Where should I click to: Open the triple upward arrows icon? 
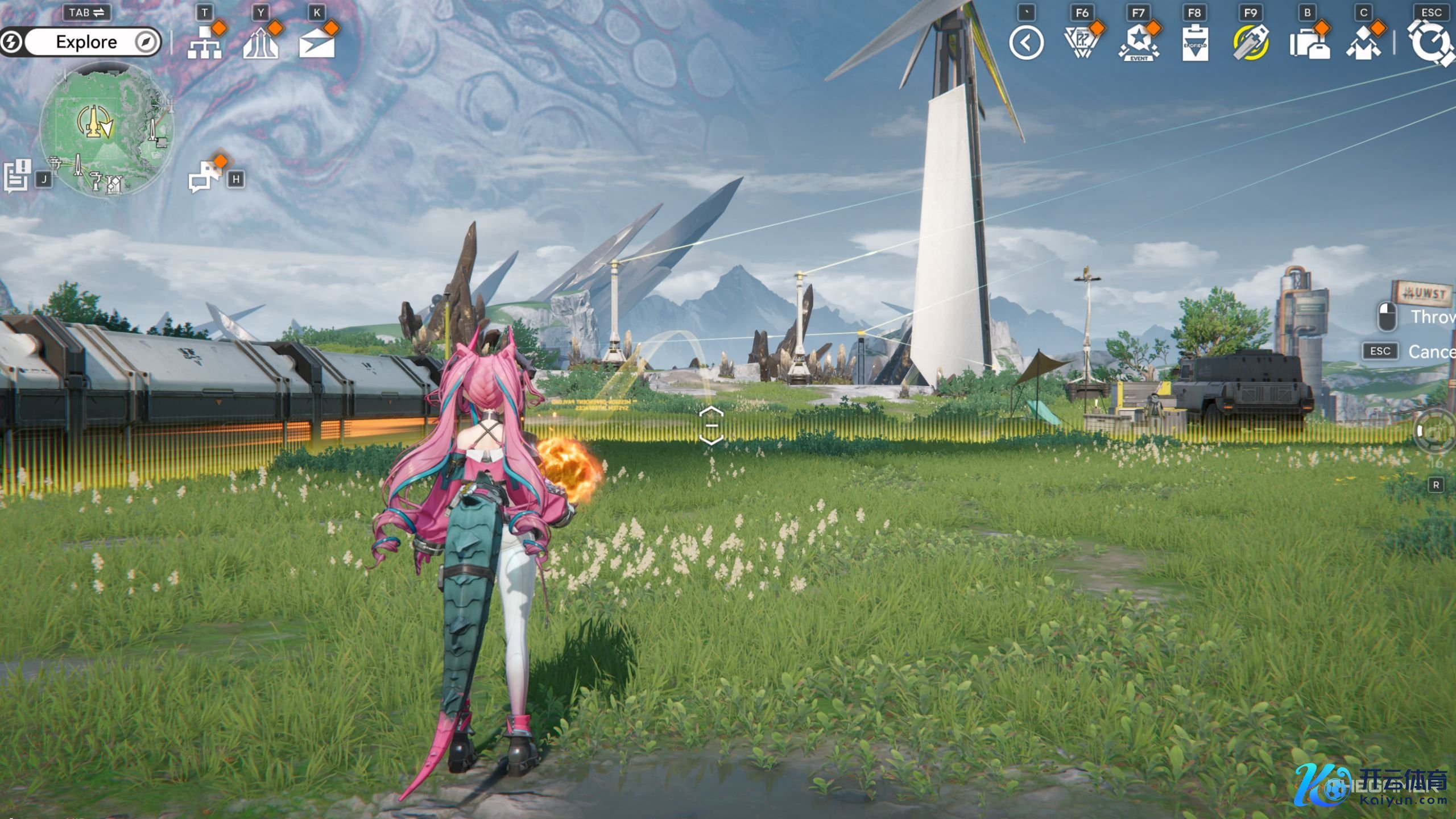(x=260, y=43)
